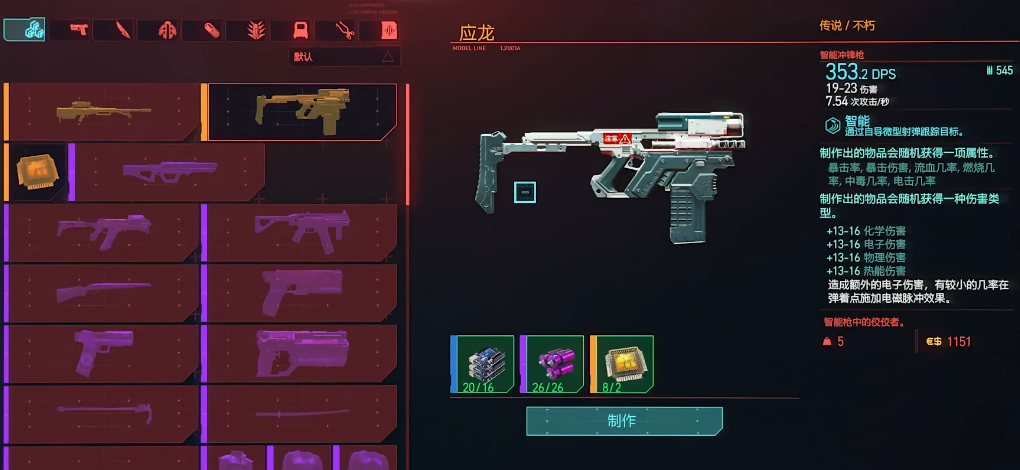Choose the grenade filter tab
This screenshot has width=1020, height=470.
[255, 30]
